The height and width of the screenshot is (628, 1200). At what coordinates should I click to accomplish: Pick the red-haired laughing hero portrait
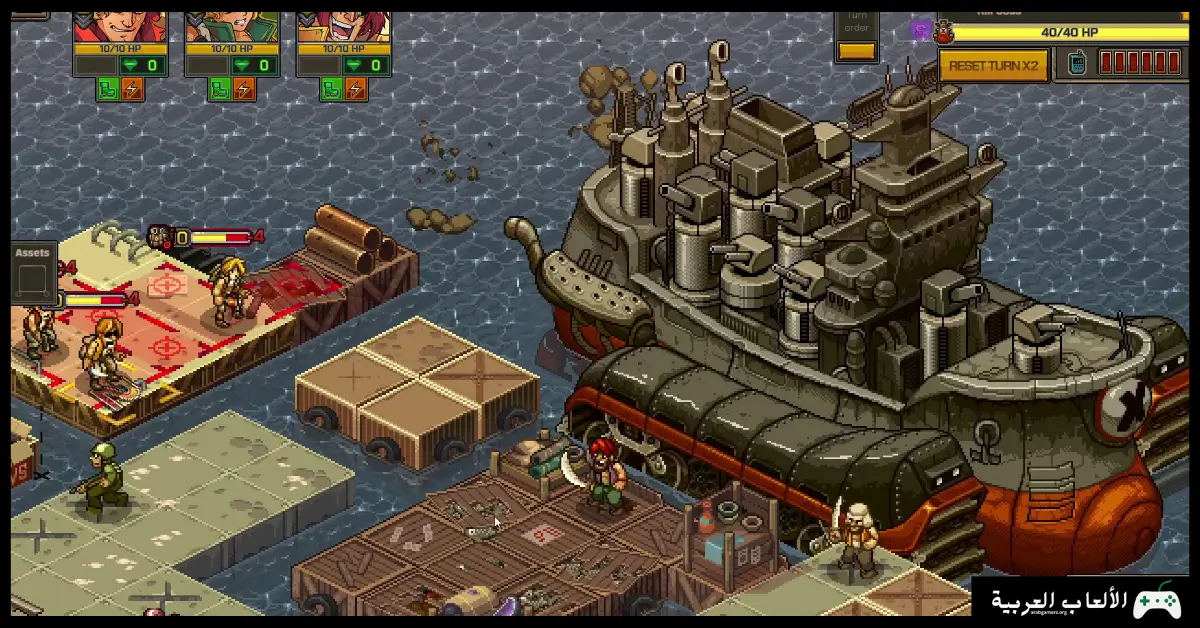[344, 20]
